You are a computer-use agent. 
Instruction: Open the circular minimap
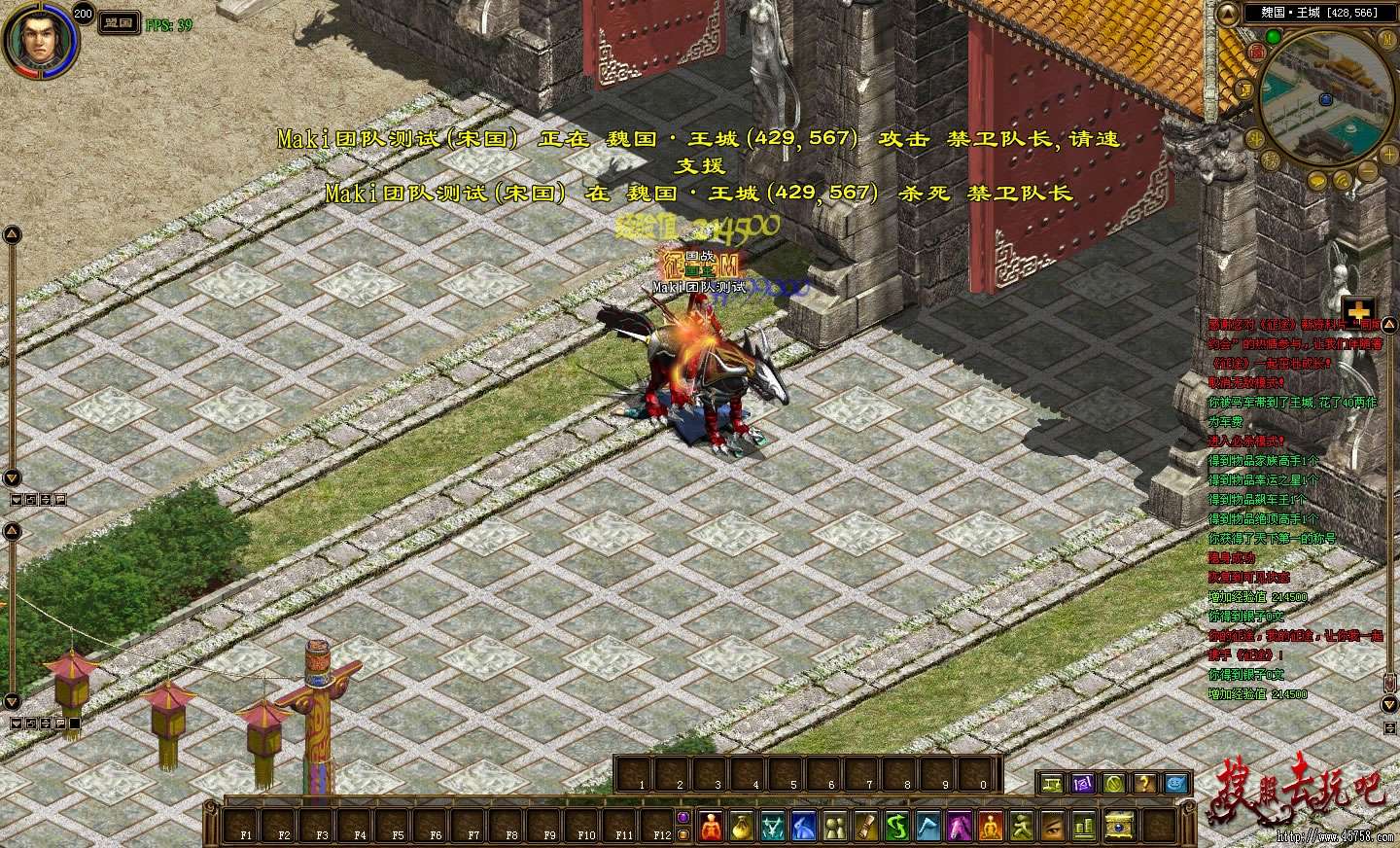point(1324,97)
